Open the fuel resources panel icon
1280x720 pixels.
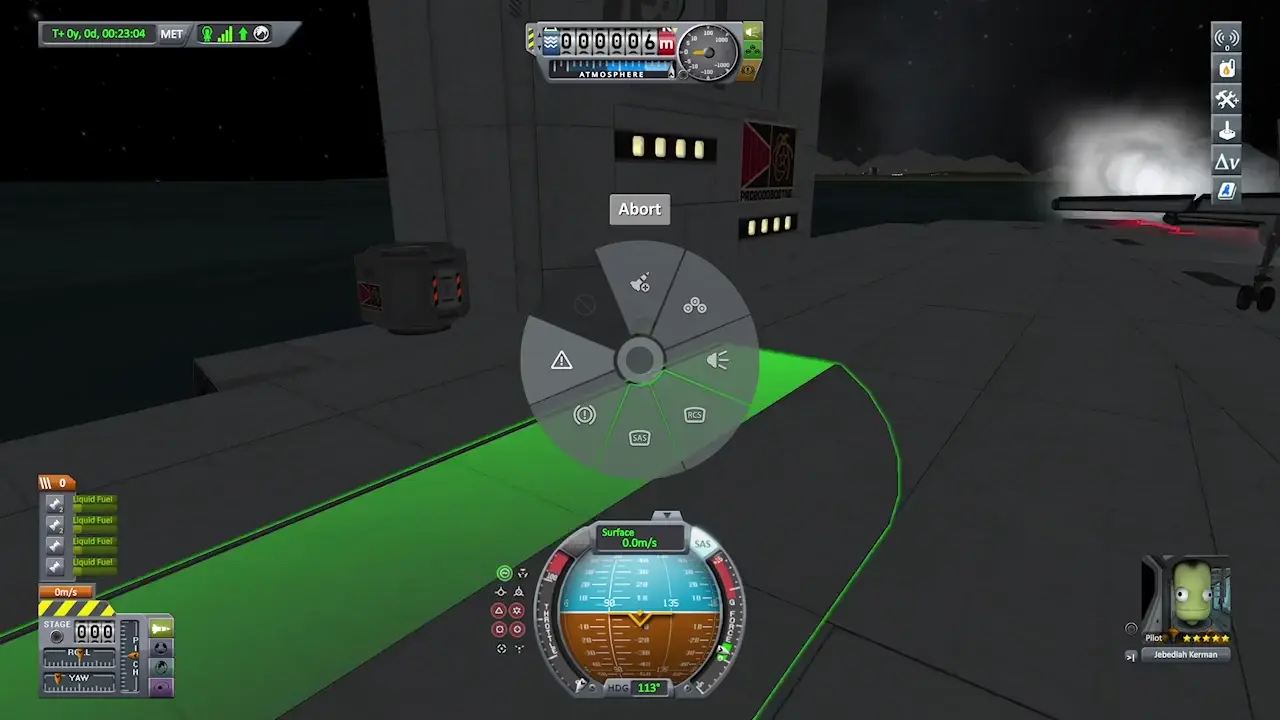click(x=1226, y=69)
